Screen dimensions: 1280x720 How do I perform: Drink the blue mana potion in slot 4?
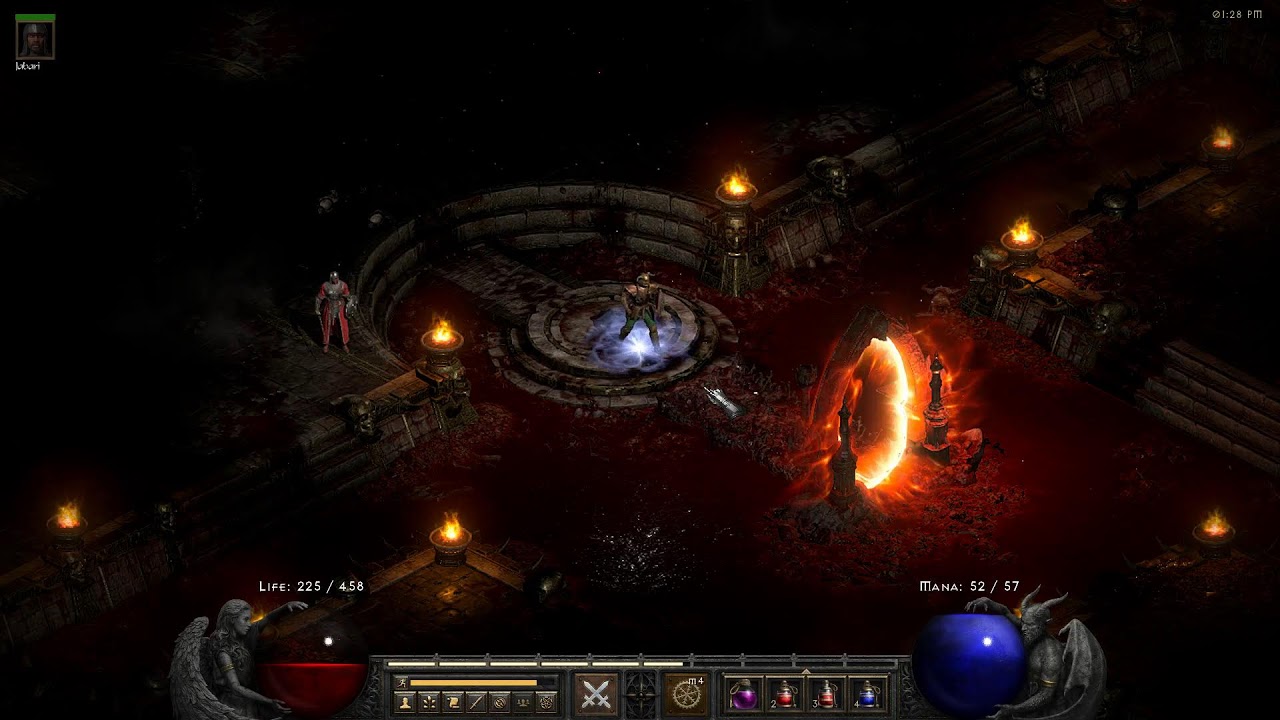[x=869, y=695]
